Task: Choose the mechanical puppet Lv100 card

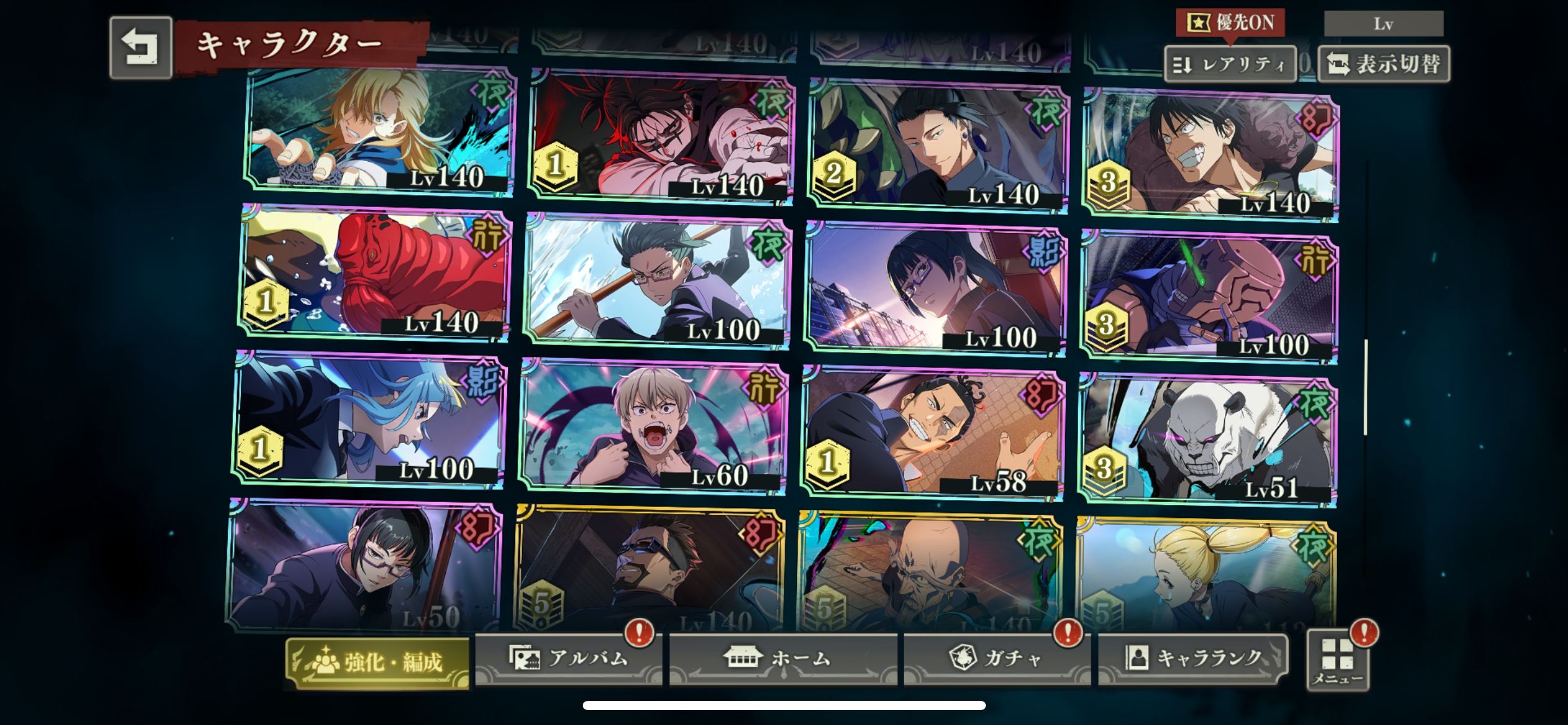Action: click(x=1209, y=297)
